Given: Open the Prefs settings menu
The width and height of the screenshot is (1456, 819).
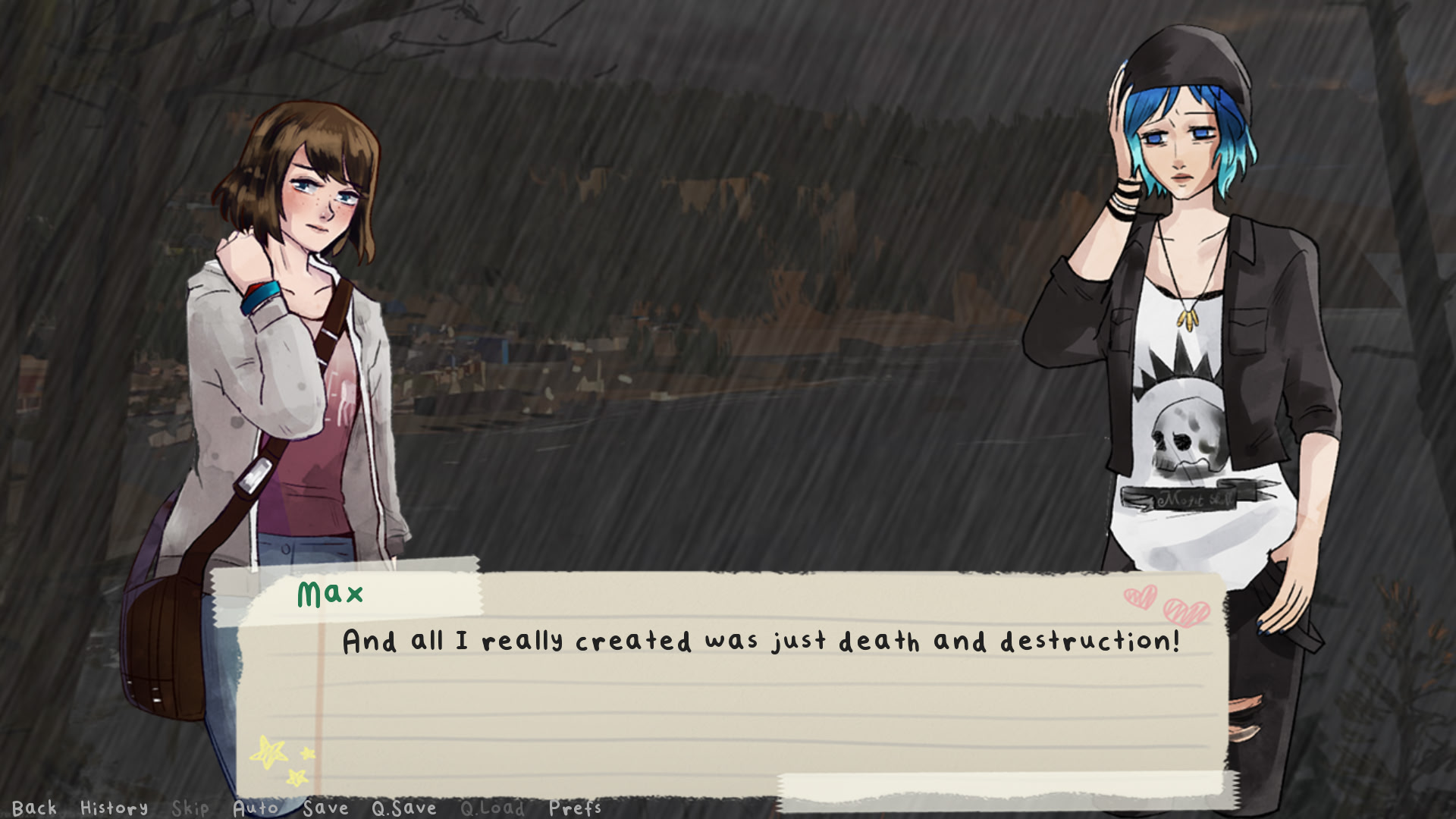Looking at the screenshot, I should click(575, 808).
